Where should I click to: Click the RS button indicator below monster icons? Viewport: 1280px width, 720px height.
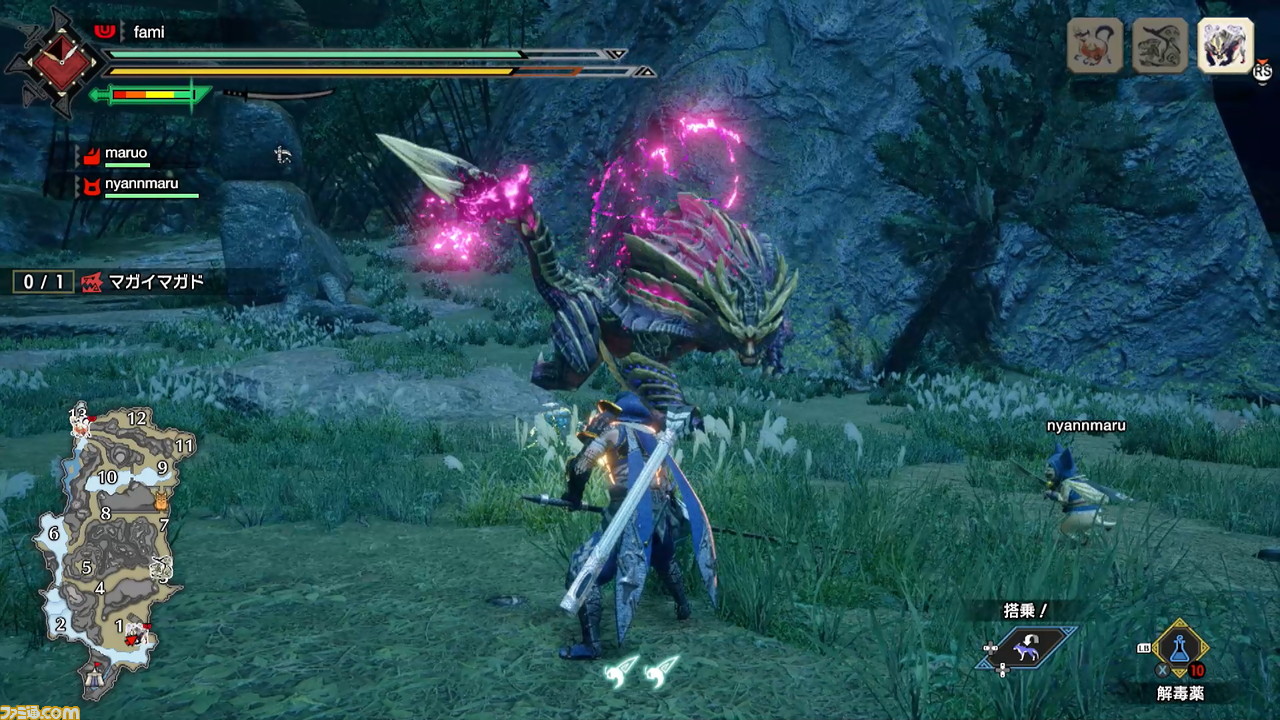1262,72
